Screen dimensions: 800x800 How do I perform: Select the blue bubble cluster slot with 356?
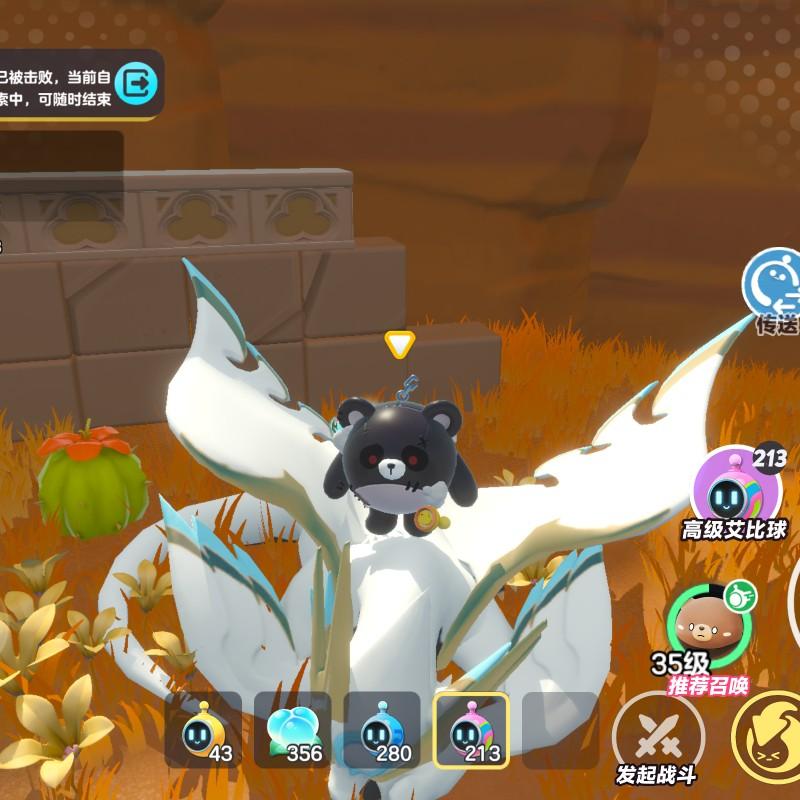click(x=293, y=730)
